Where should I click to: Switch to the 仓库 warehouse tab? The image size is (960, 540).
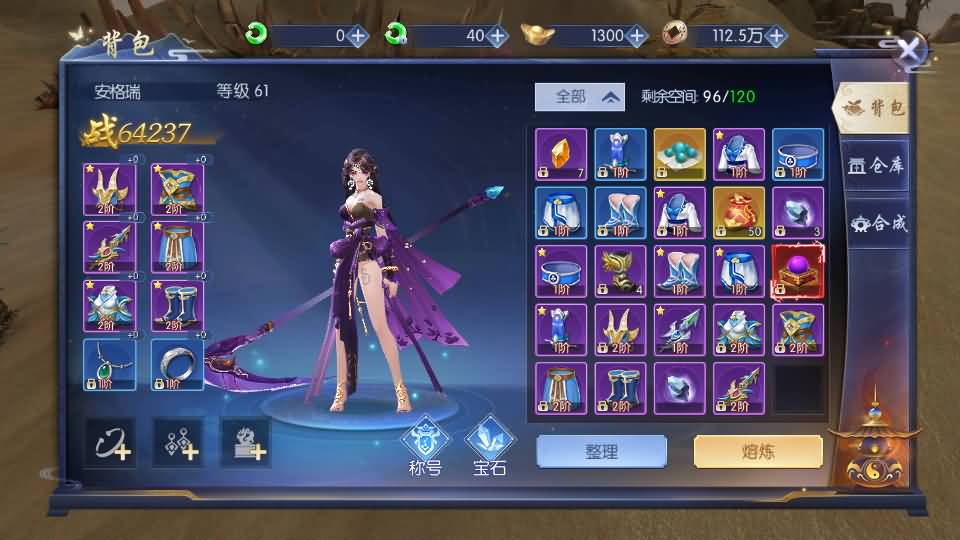(875, 166)
